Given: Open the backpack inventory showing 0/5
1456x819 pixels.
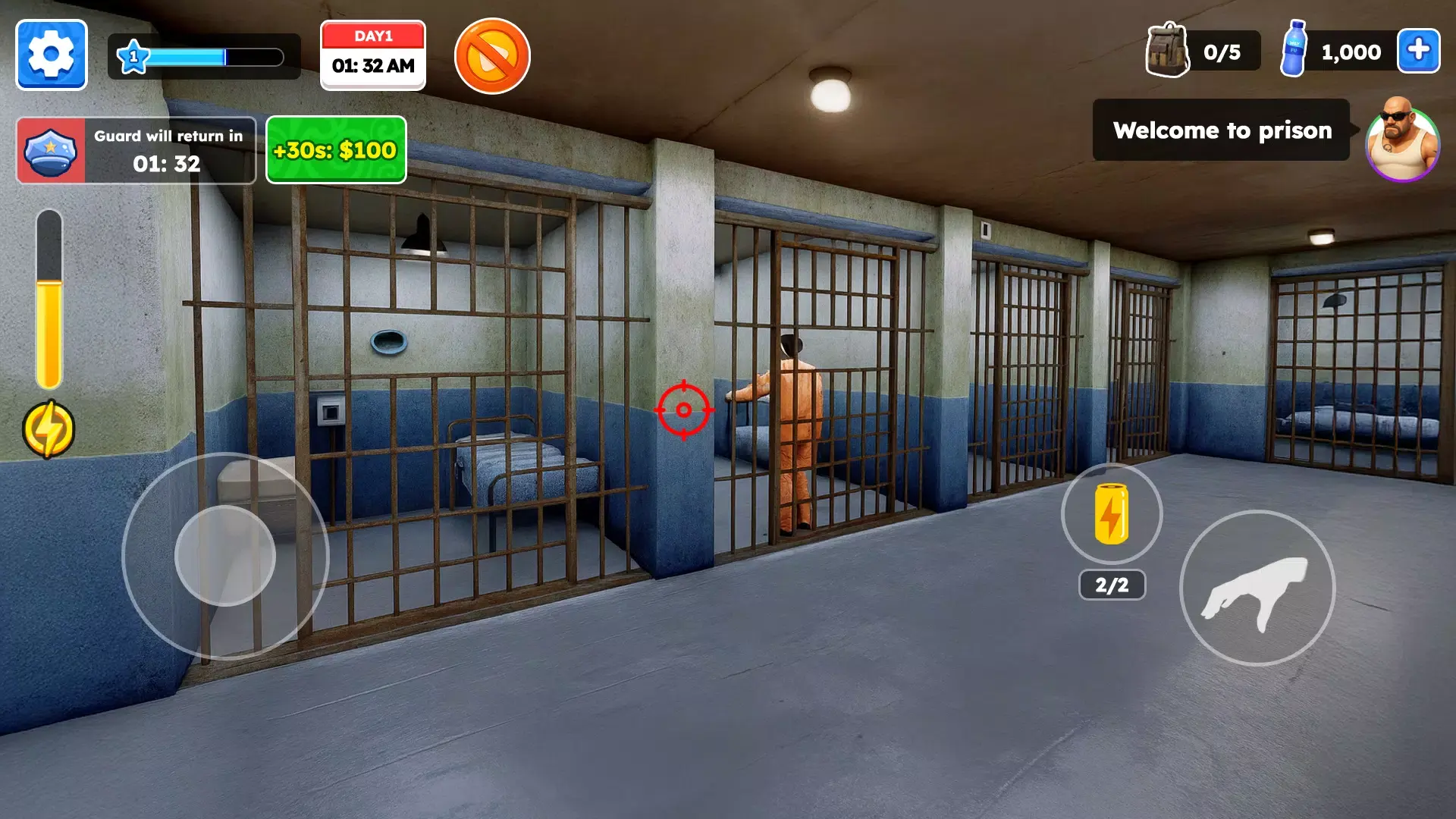Looking at the screenshot, I should 1166,52.
